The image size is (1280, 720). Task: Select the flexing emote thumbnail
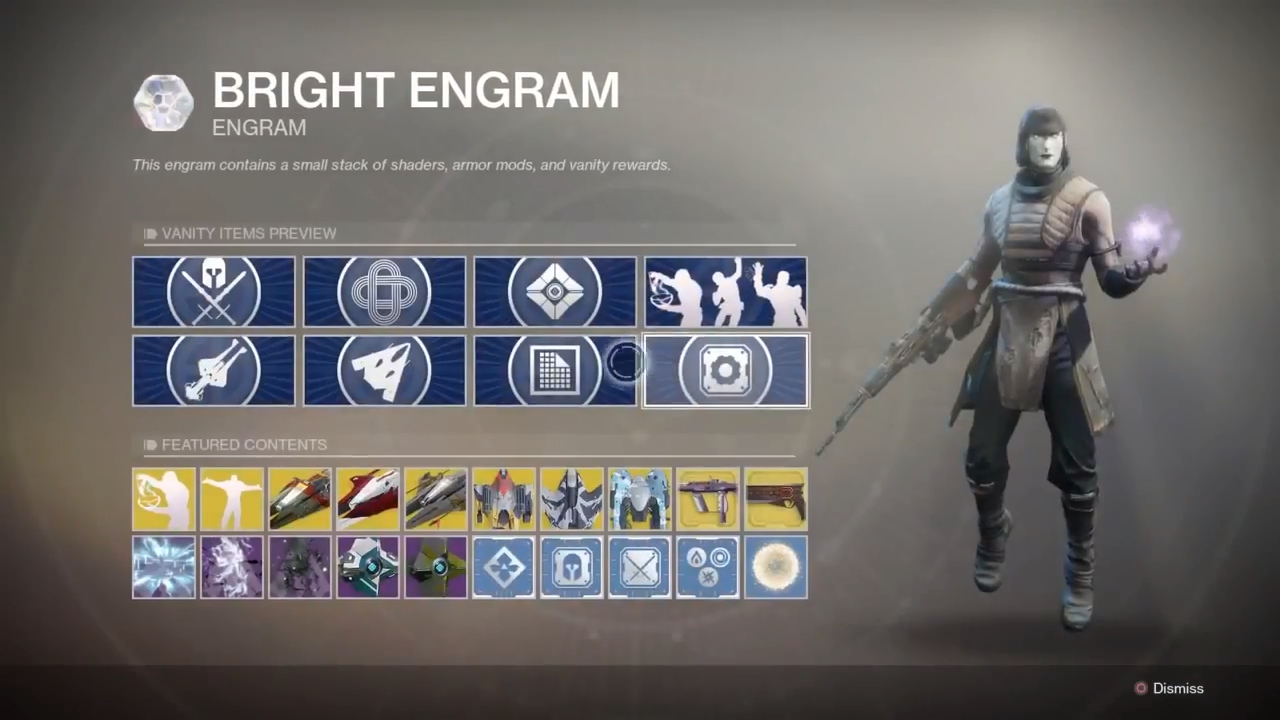(x=231, y=497)
